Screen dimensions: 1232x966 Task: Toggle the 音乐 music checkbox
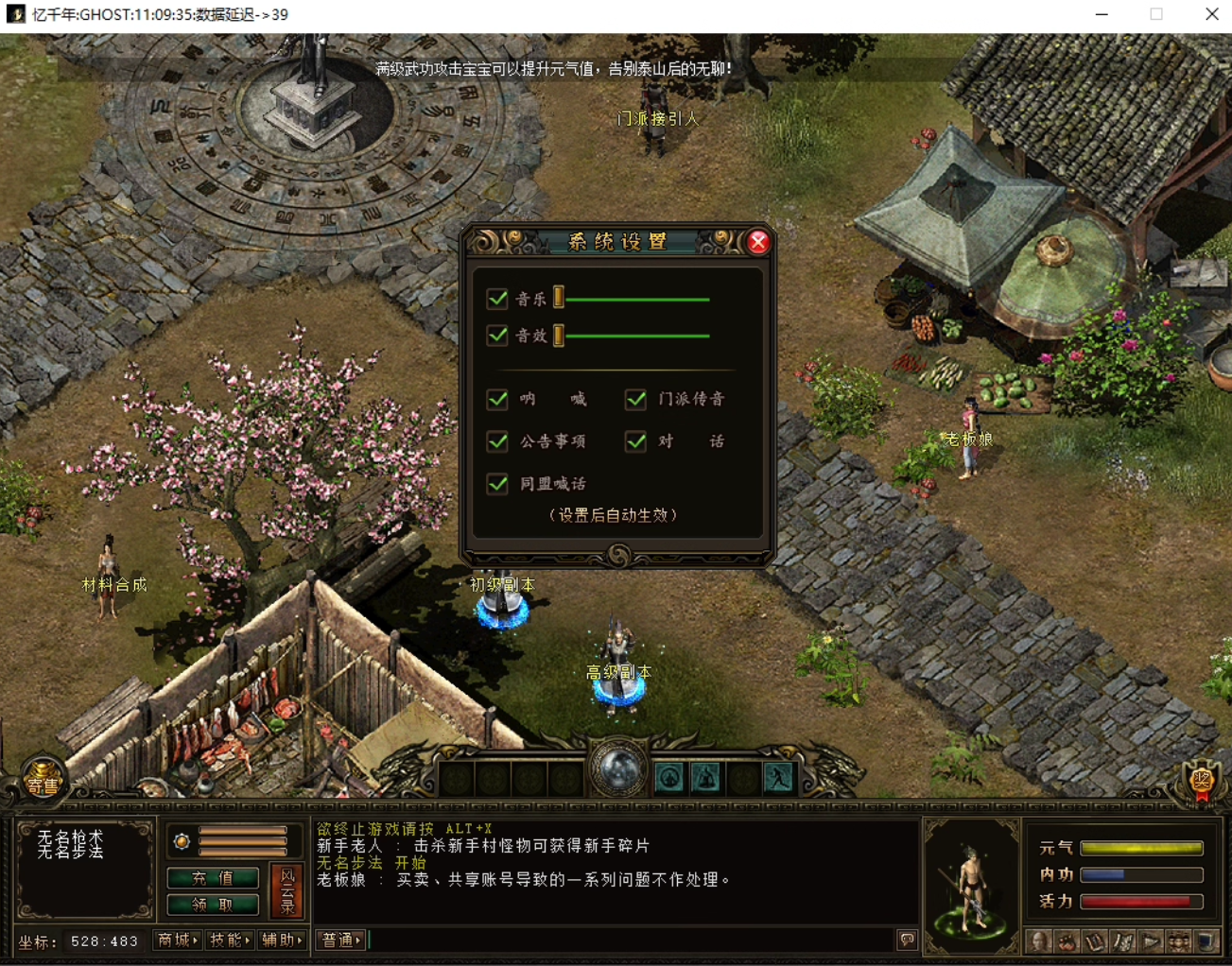point(497,300)
